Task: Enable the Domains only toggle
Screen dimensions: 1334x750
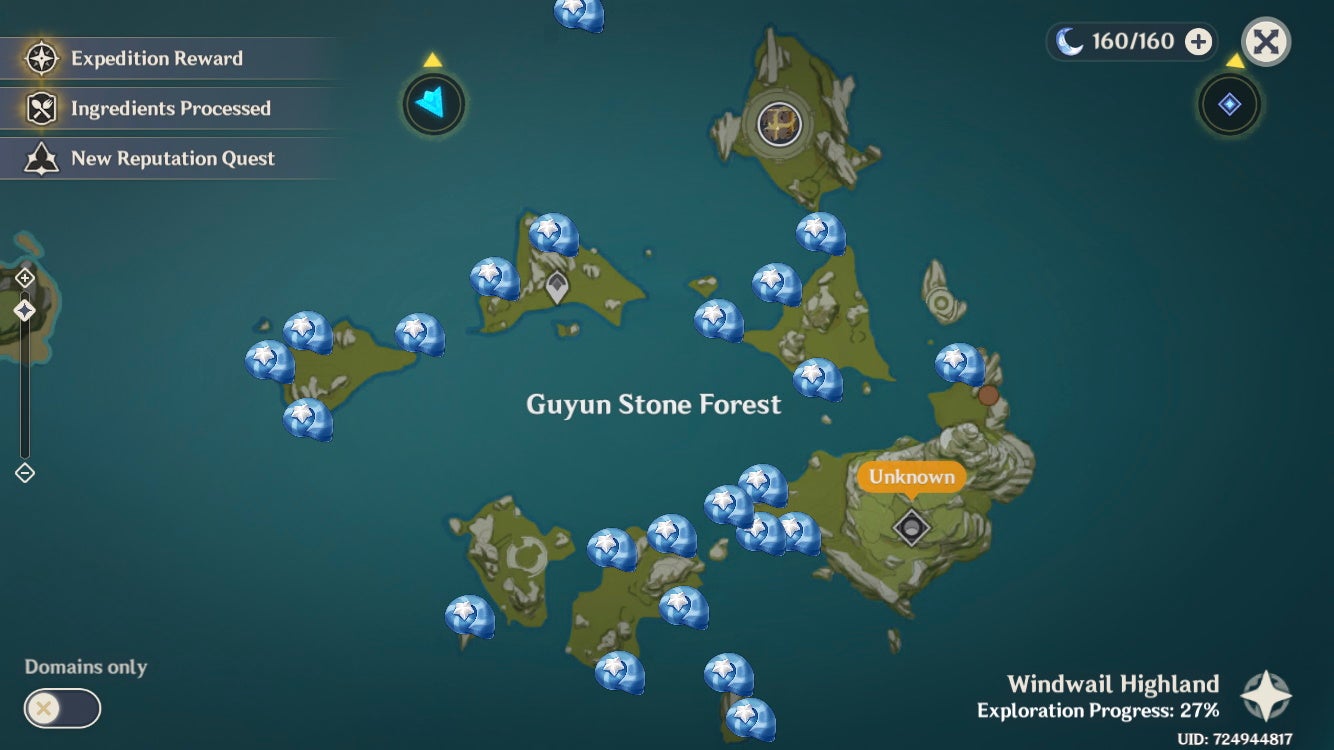Action: point(62,708)
